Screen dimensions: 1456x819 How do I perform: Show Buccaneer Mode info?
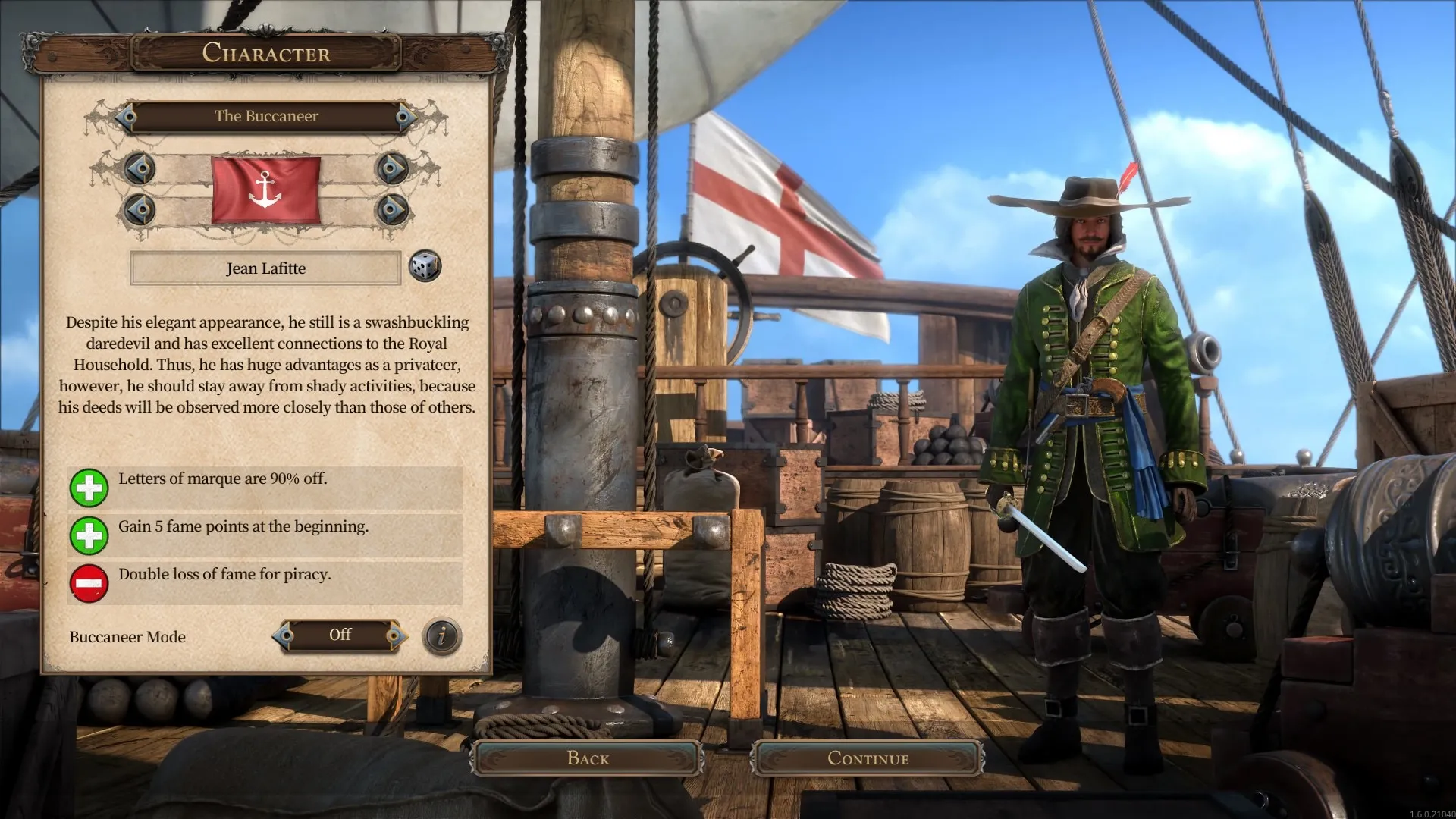442,636
